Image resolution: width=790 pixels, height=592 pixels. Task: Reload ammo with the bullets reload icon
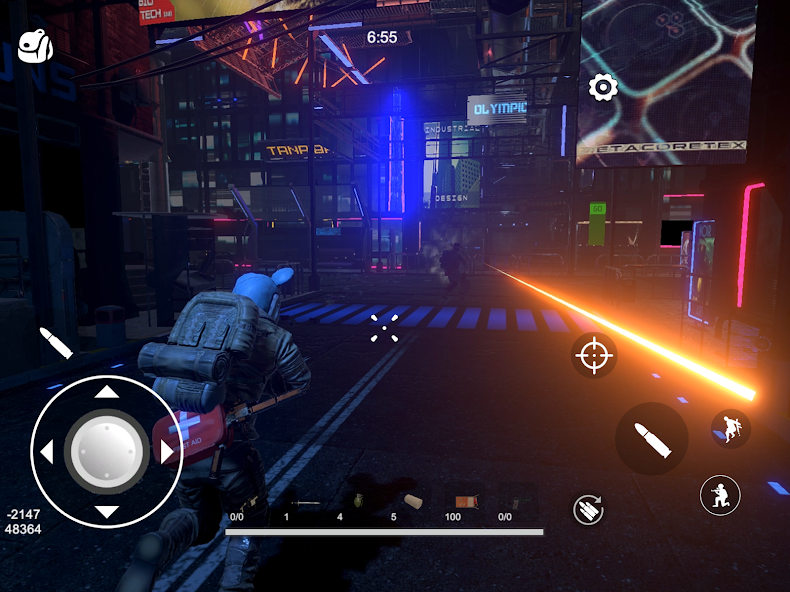[x=589, y=509]
